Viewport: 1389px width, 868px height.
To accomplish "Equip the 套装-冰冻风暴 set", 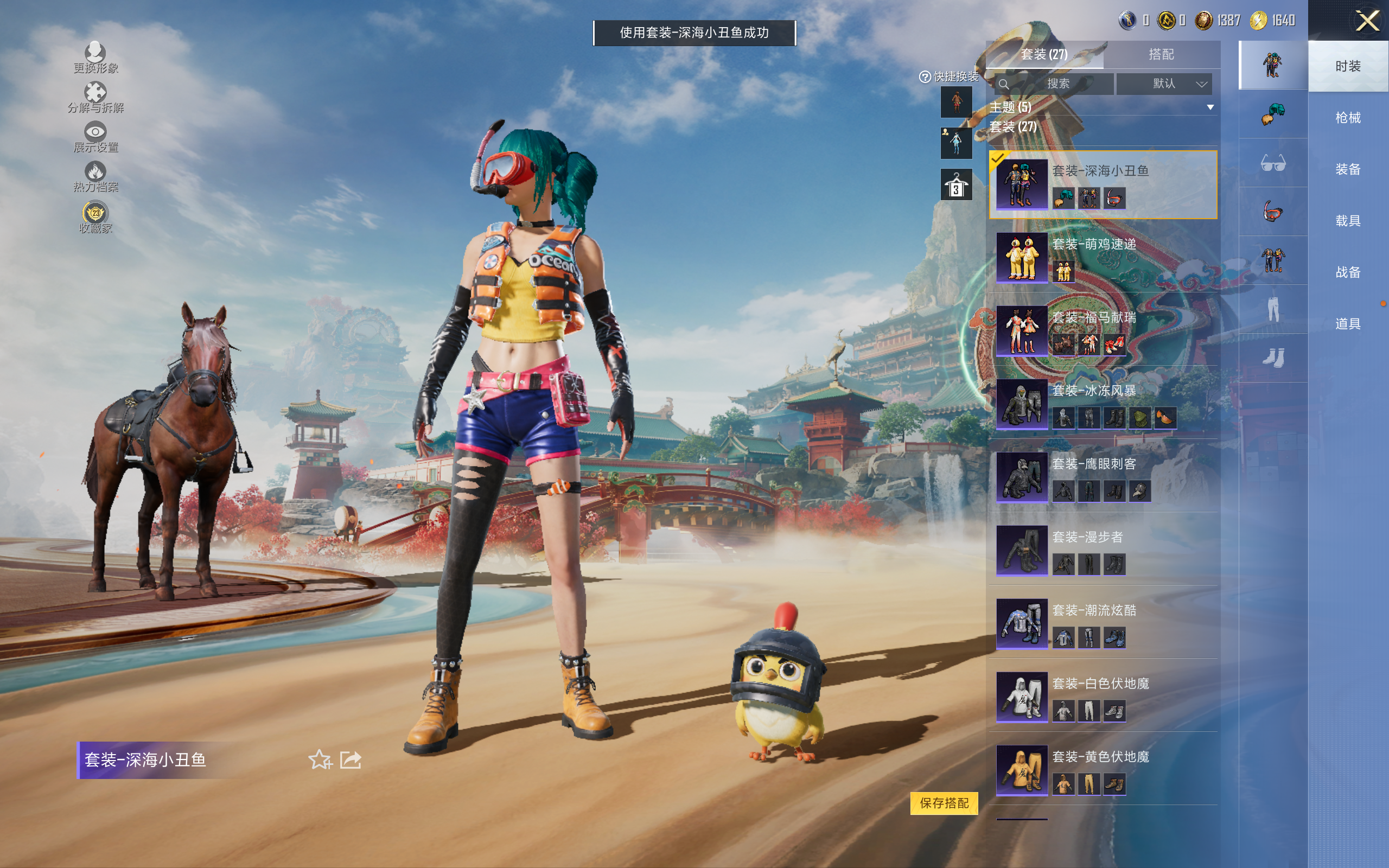I will pyautogui.click(x=1102, y=404).
